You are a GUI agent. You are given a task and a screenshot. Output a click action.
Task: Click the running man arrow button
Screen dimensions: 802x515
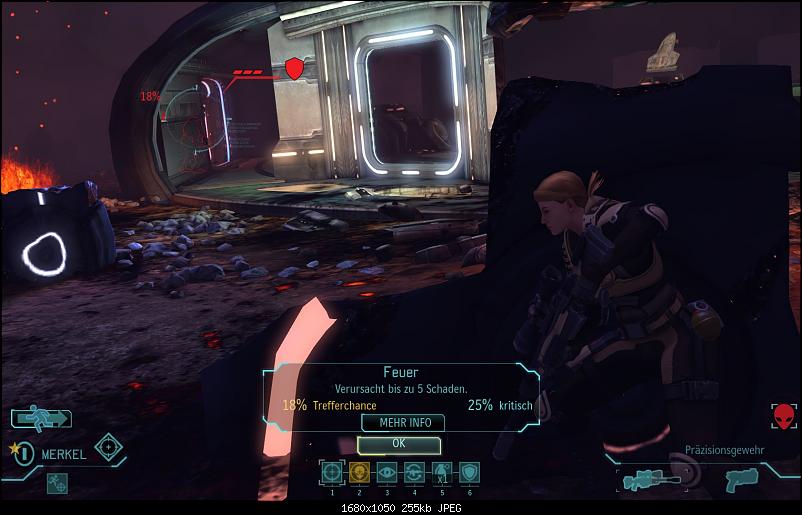(41, 418)
